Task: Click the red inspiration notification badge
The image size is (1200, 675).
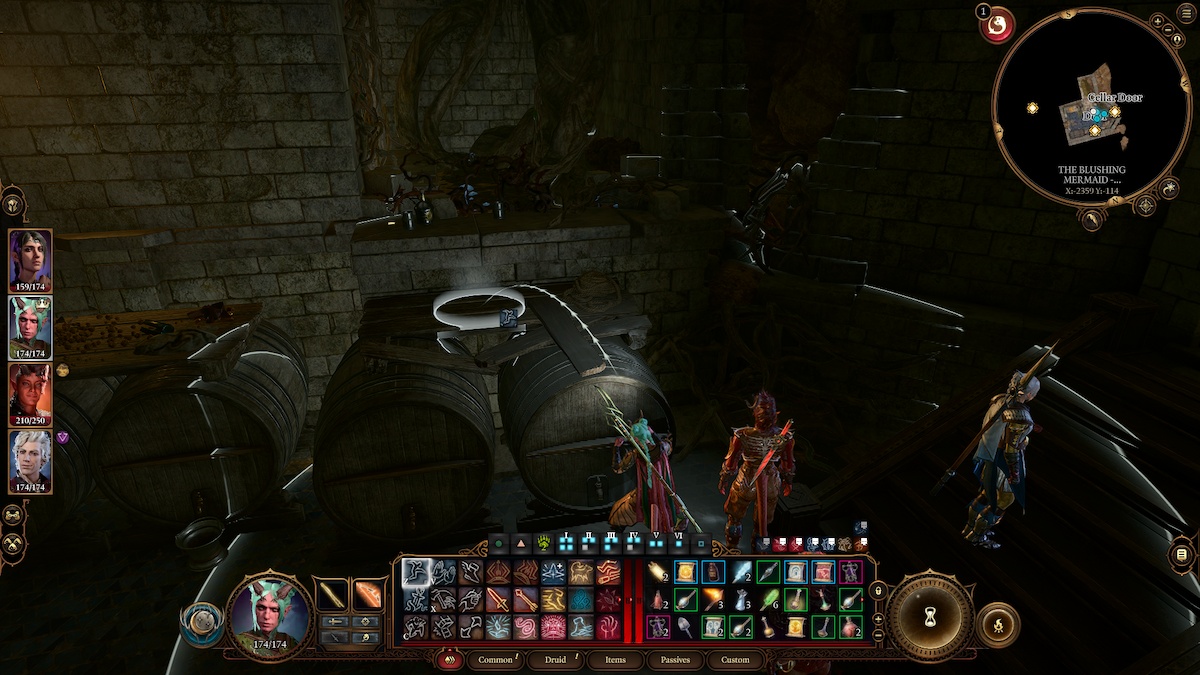Action: (996, 25)
